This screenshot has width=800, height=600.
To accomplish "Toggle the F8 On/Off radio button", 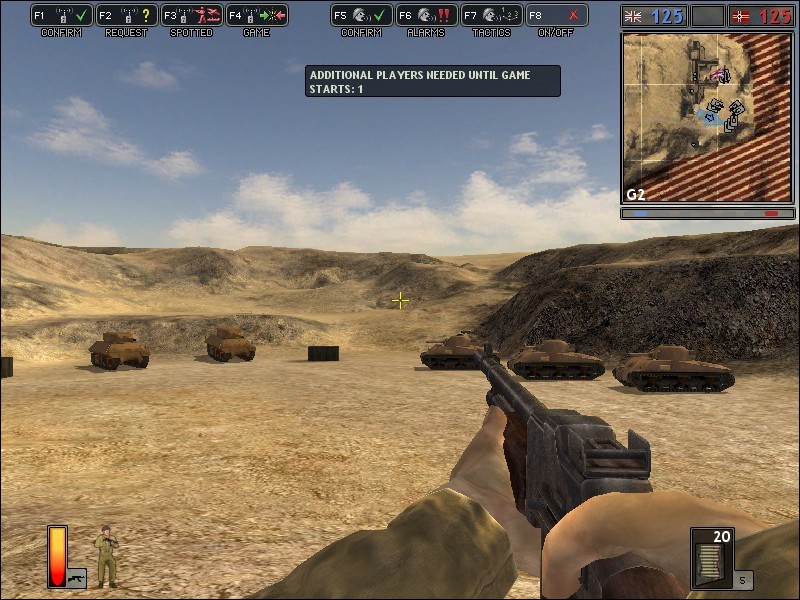I will [556, 16].
